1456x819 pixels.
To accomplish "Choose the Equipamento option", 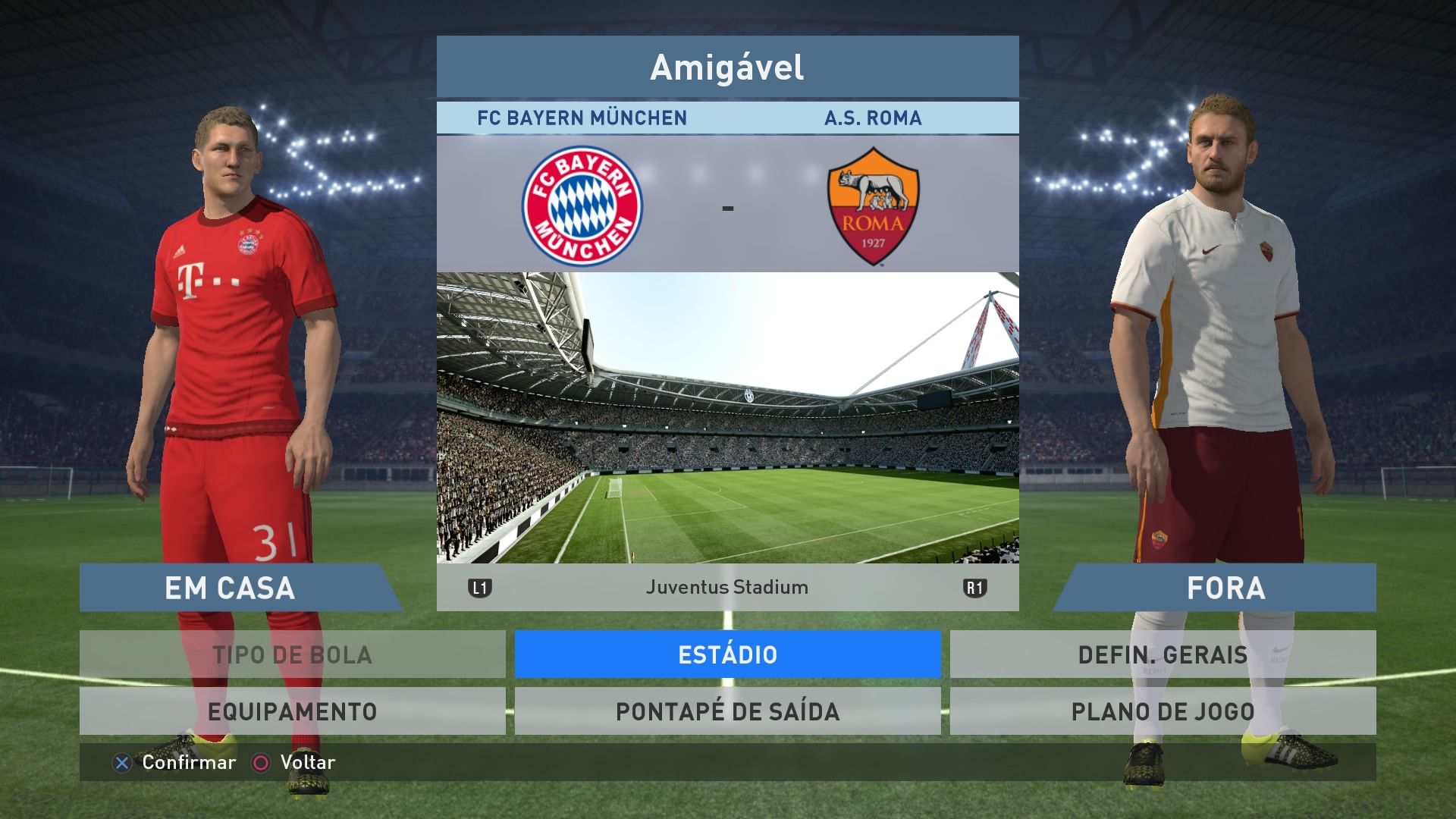I will (292, 711).
